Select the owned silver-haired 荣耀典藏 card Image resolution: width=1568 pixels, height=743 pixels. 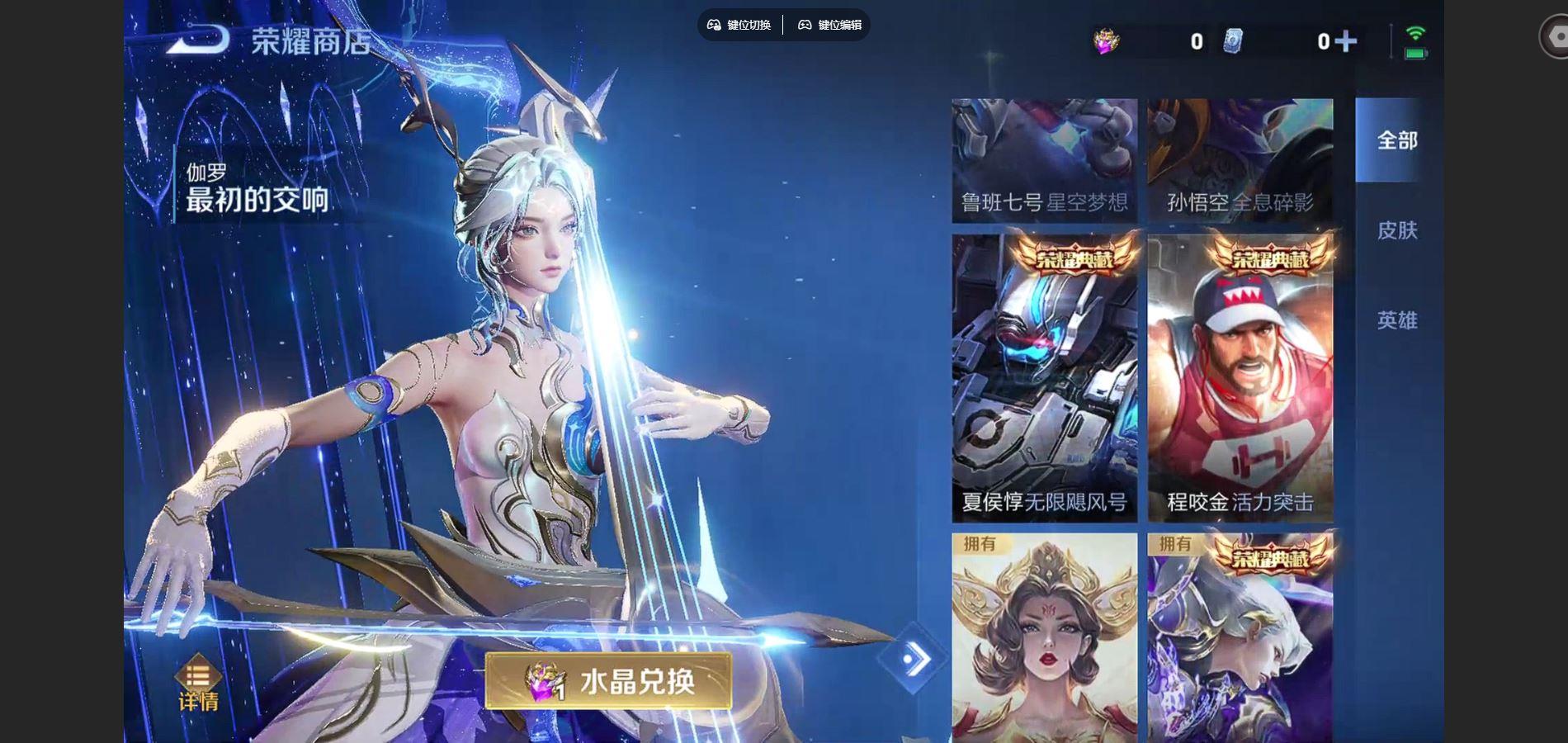tap(1240, 637)
